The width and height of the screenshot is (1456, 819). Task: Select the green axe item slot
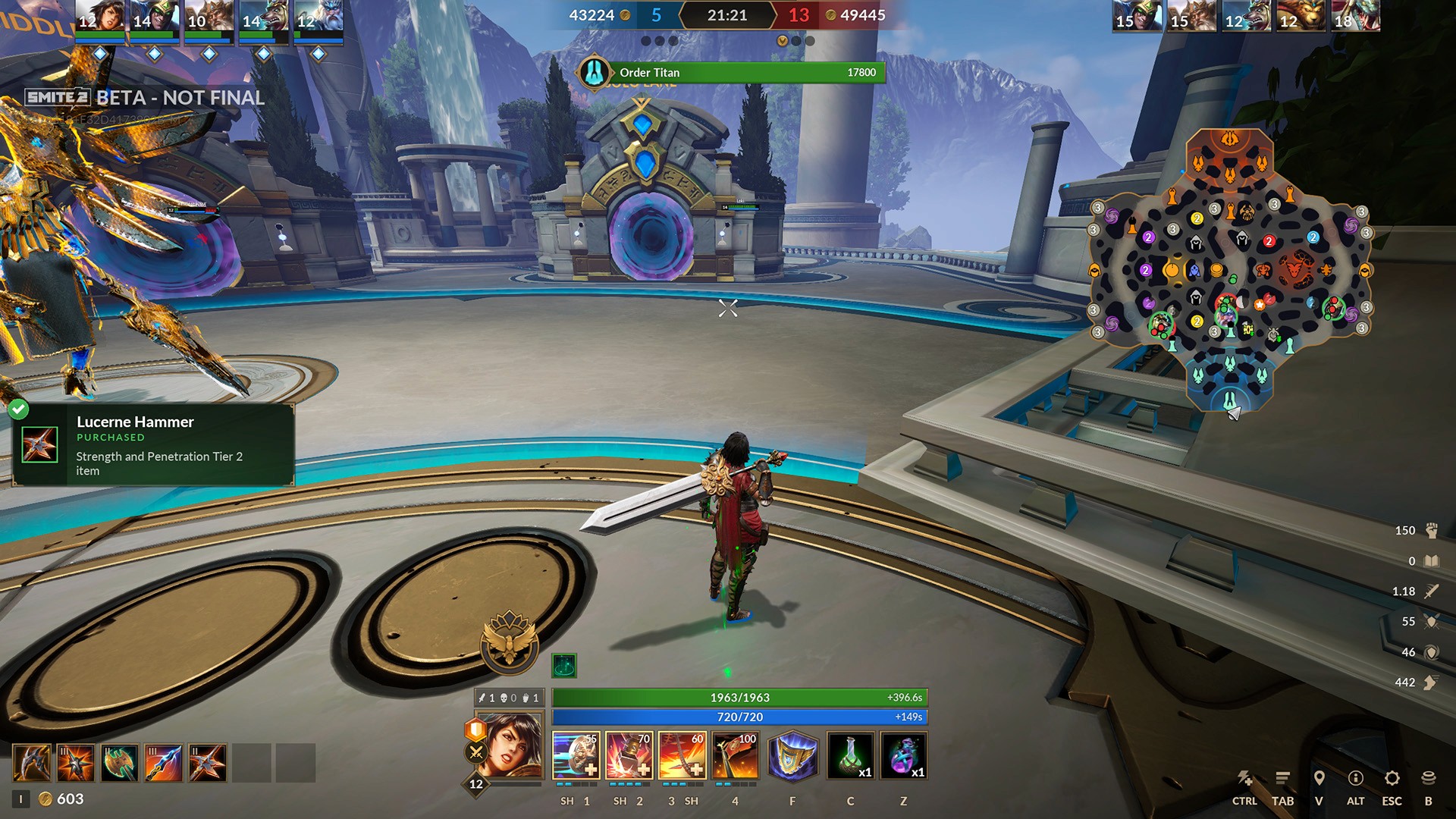pyautogui.click(x=120, y=762)
